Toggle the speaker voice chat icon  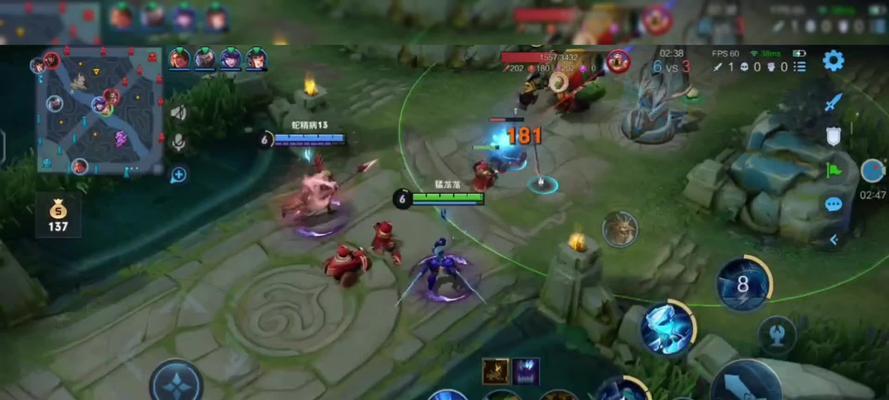(x=179, y=112)
